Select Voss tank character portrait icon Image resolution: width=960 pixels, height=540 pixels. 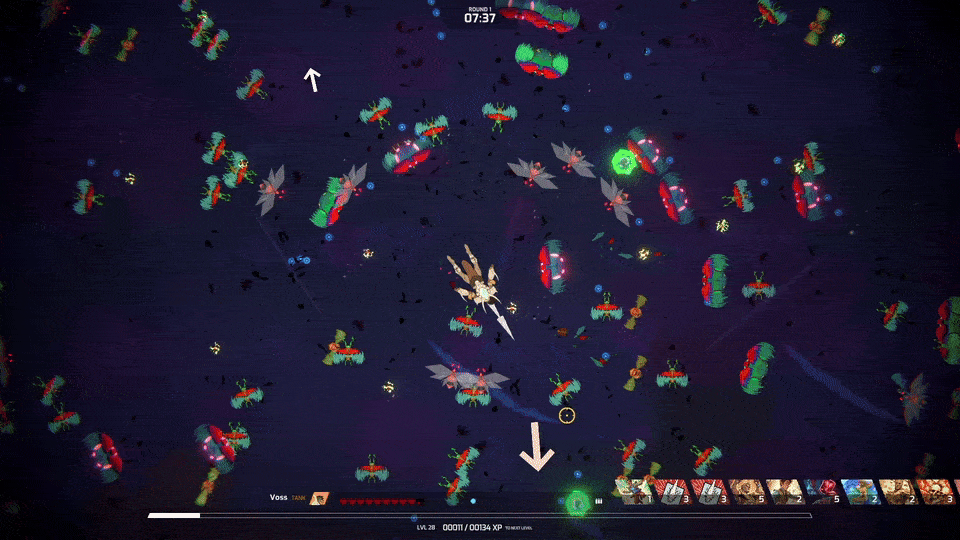tap(319, 497)
